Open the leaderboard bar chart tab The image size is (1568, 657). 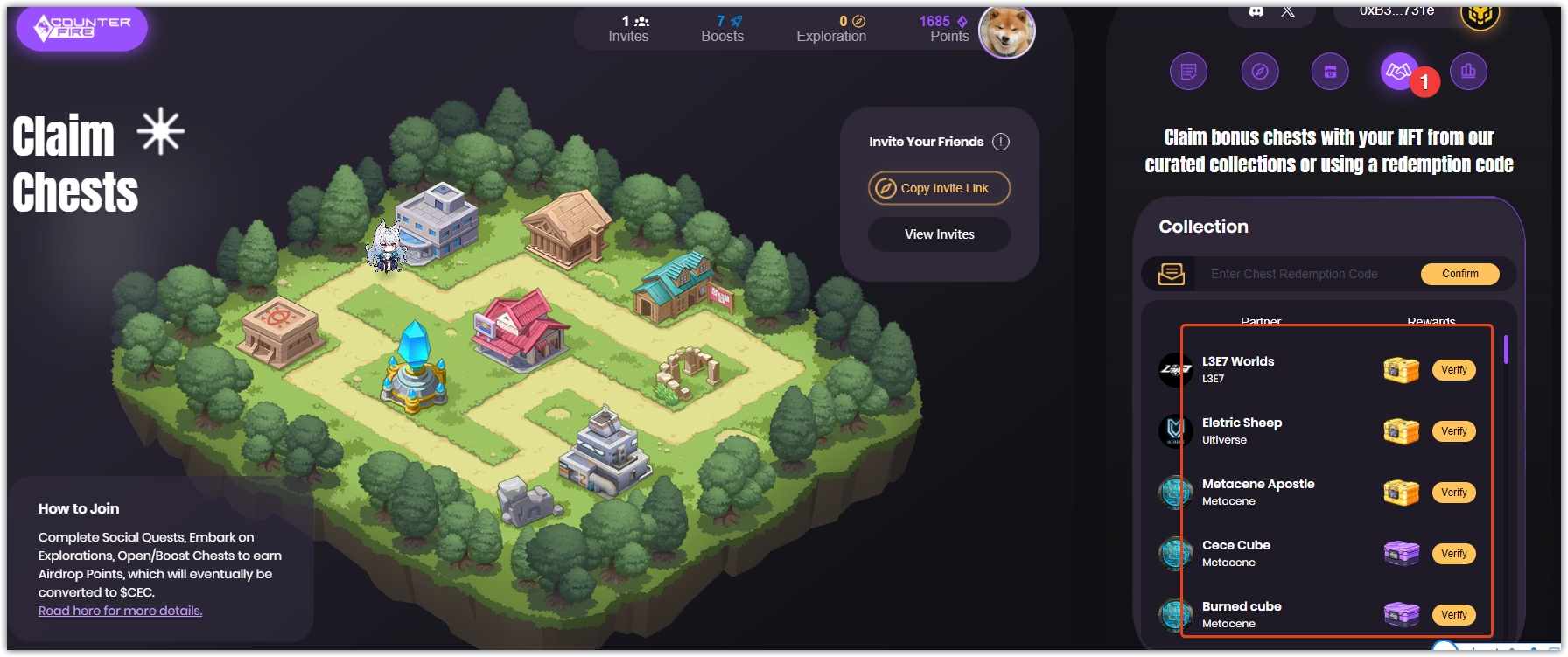click(1468, 72)
